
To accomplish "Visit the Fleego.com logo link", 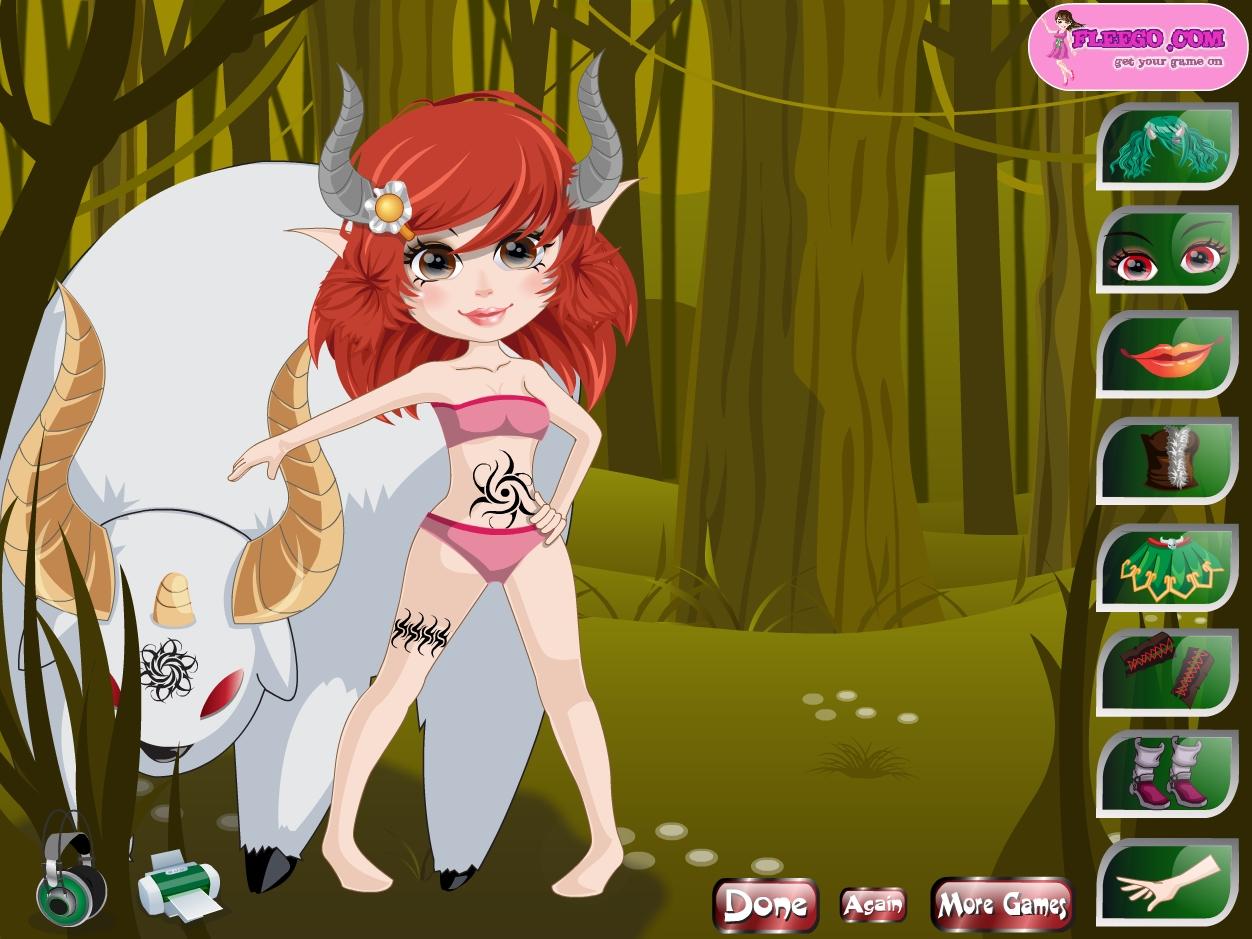I will pyautogui.click(x=1137, y=46).
